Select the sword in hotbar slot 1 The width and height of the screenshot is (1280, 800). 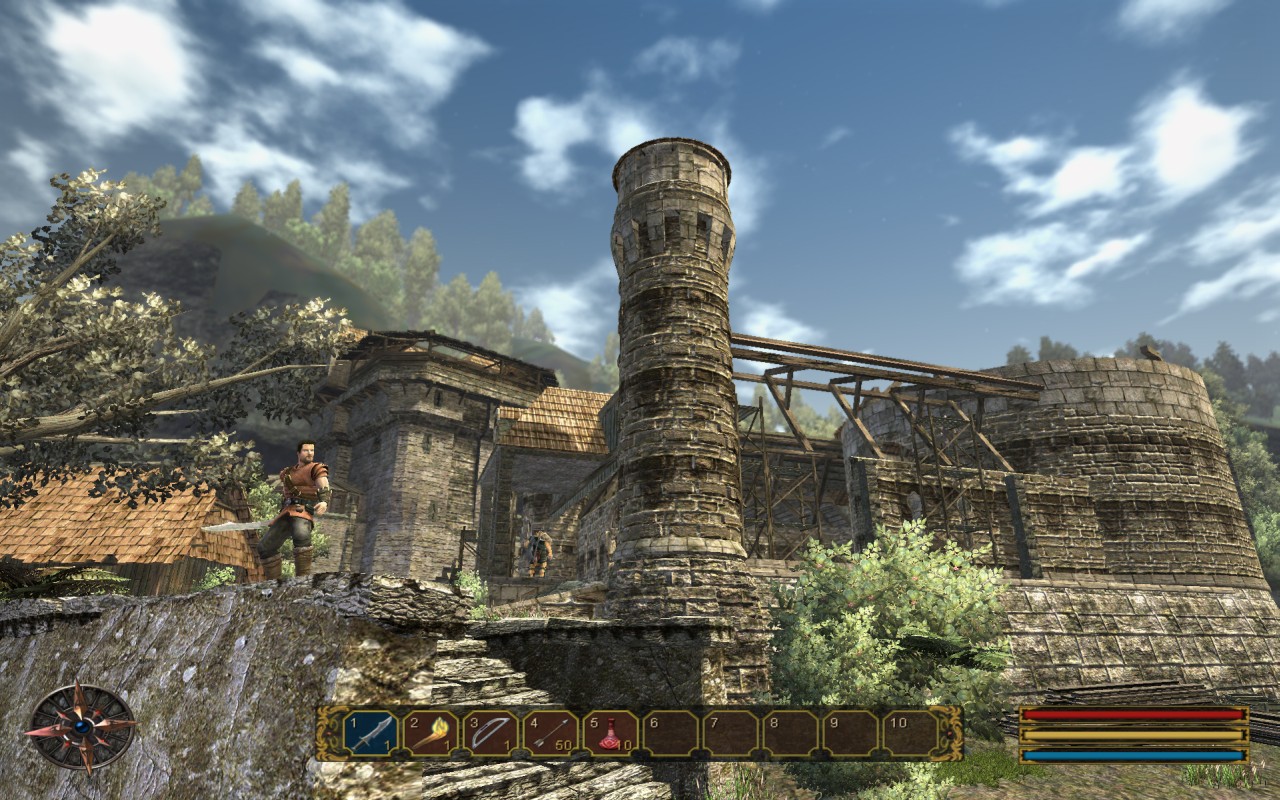point(371,734)
